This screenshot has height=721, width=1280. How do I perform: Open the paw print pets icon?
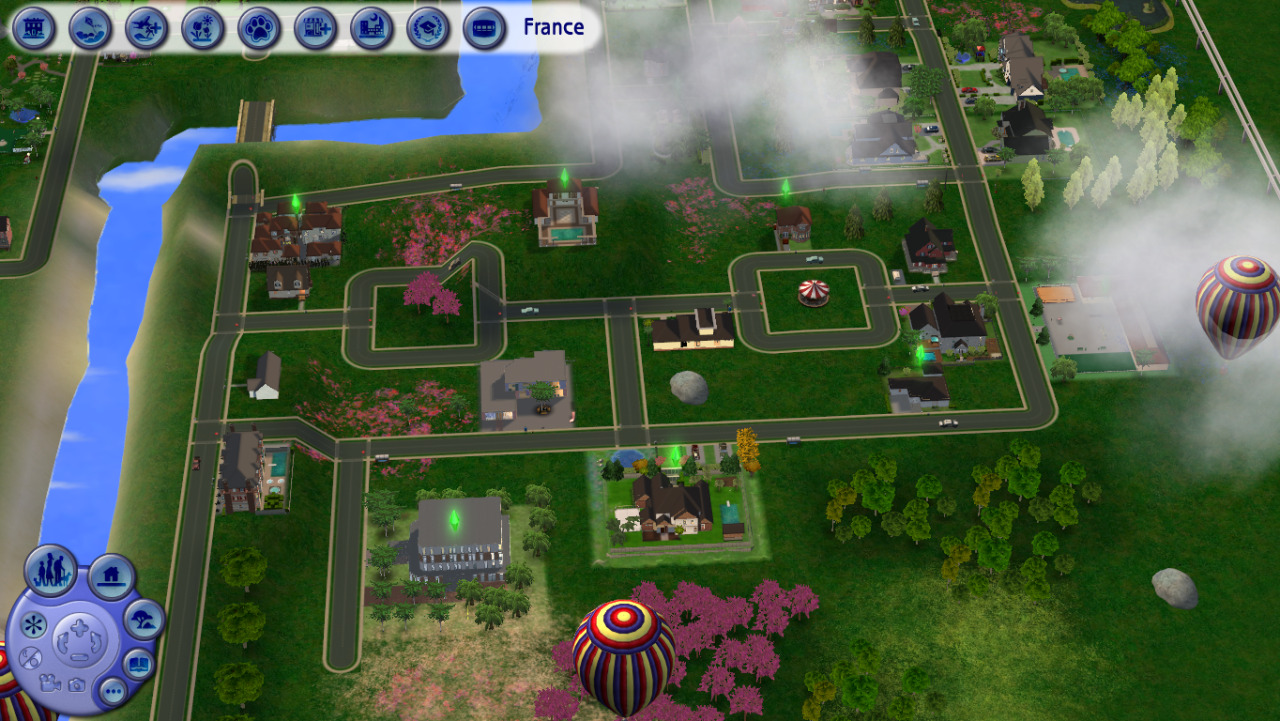click(x=259, y=28)
